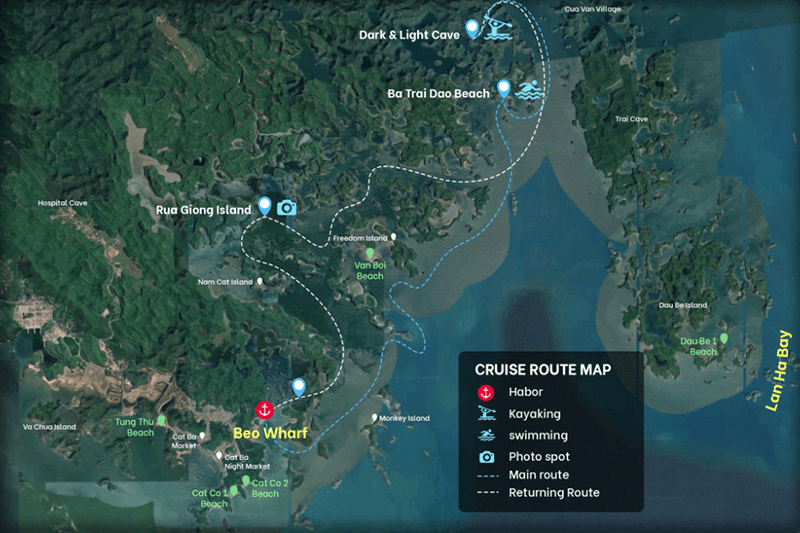
Task: Click the Ba Trai Dao Beach location pin
Action: coord(505,89)
